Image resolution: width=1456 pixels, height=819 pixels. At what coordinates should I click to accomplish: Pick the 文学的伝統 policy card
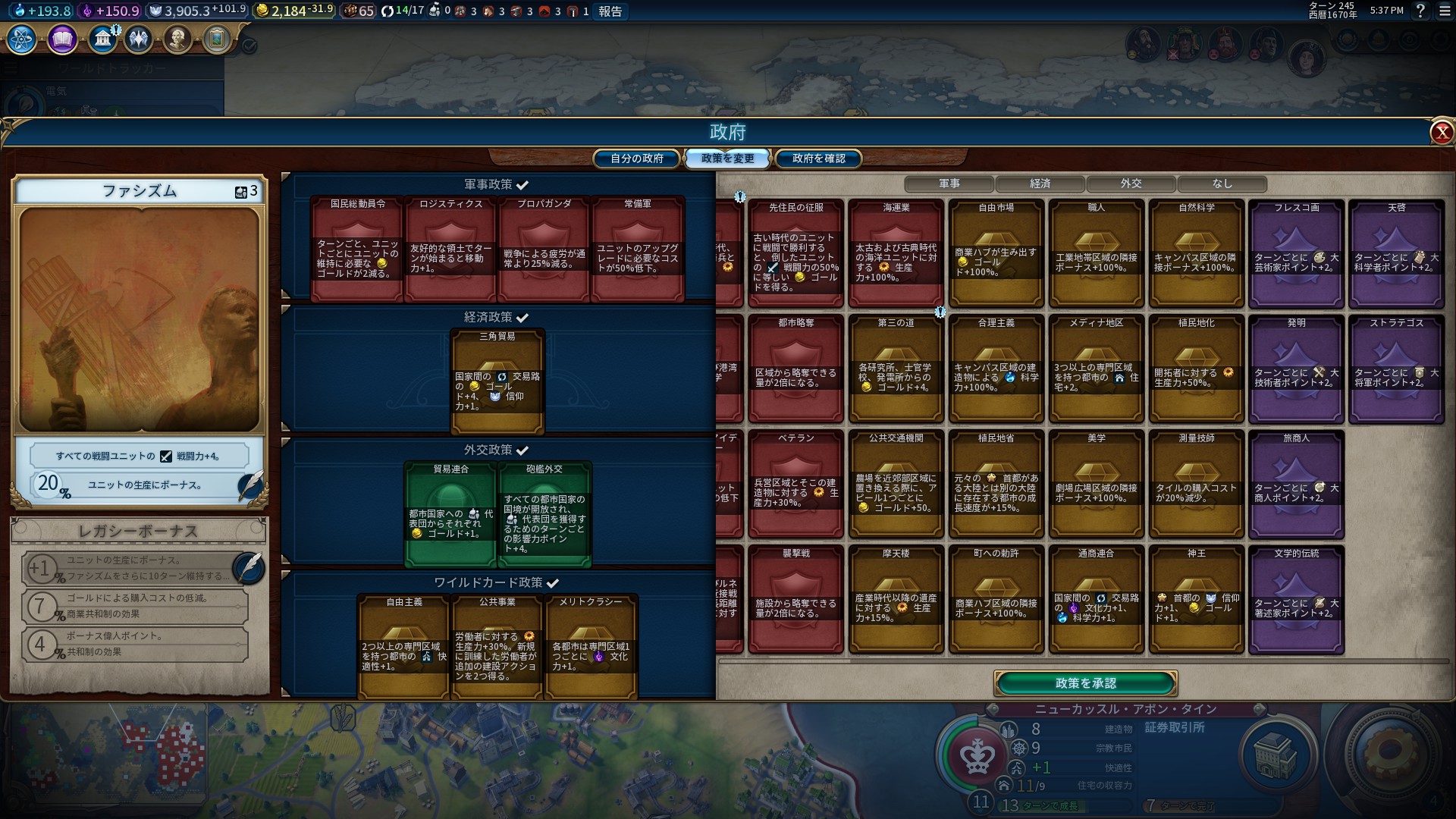(1296, 598)
